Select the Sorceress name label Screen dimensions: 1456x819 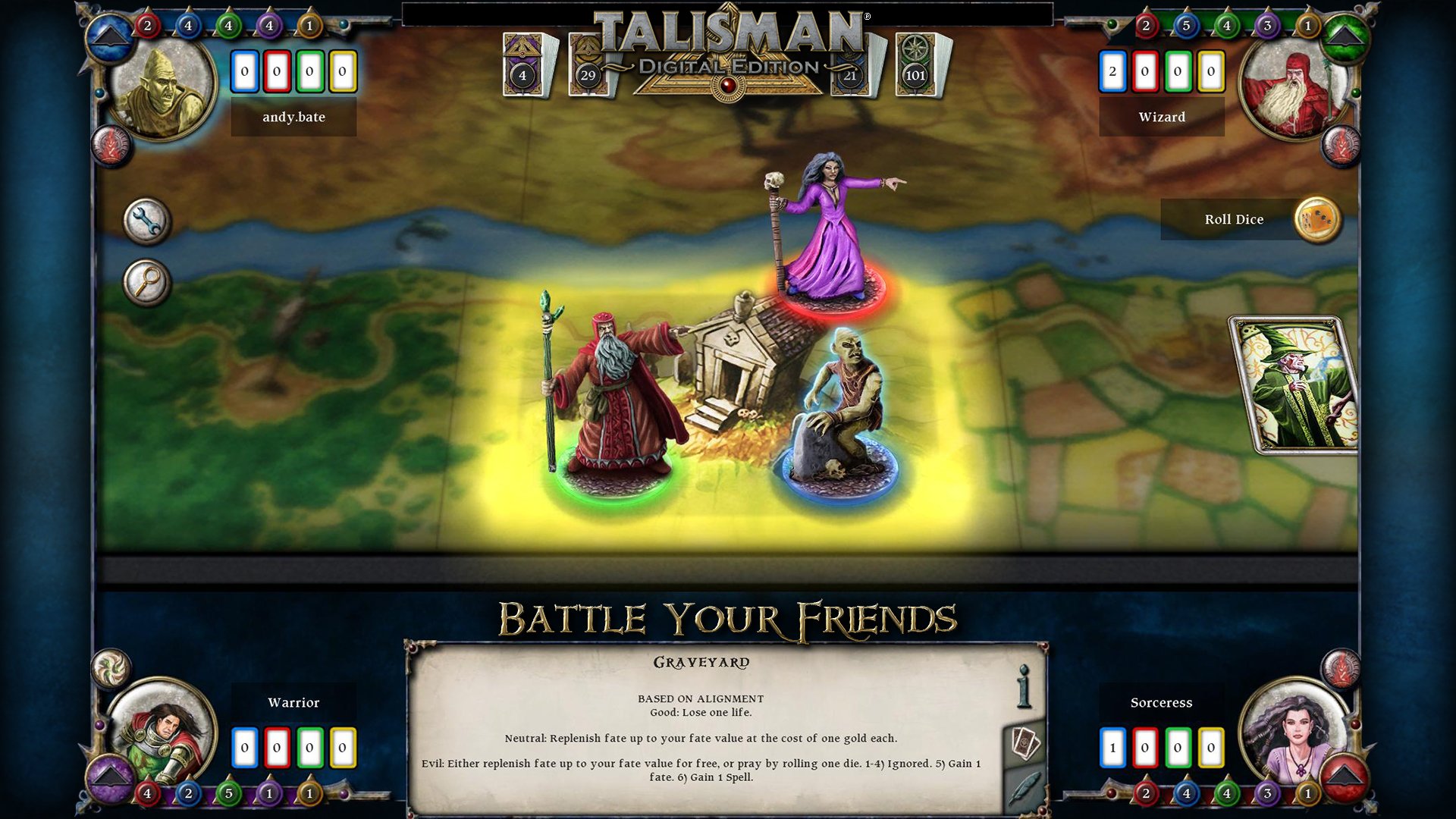[x=1161, y=703]
